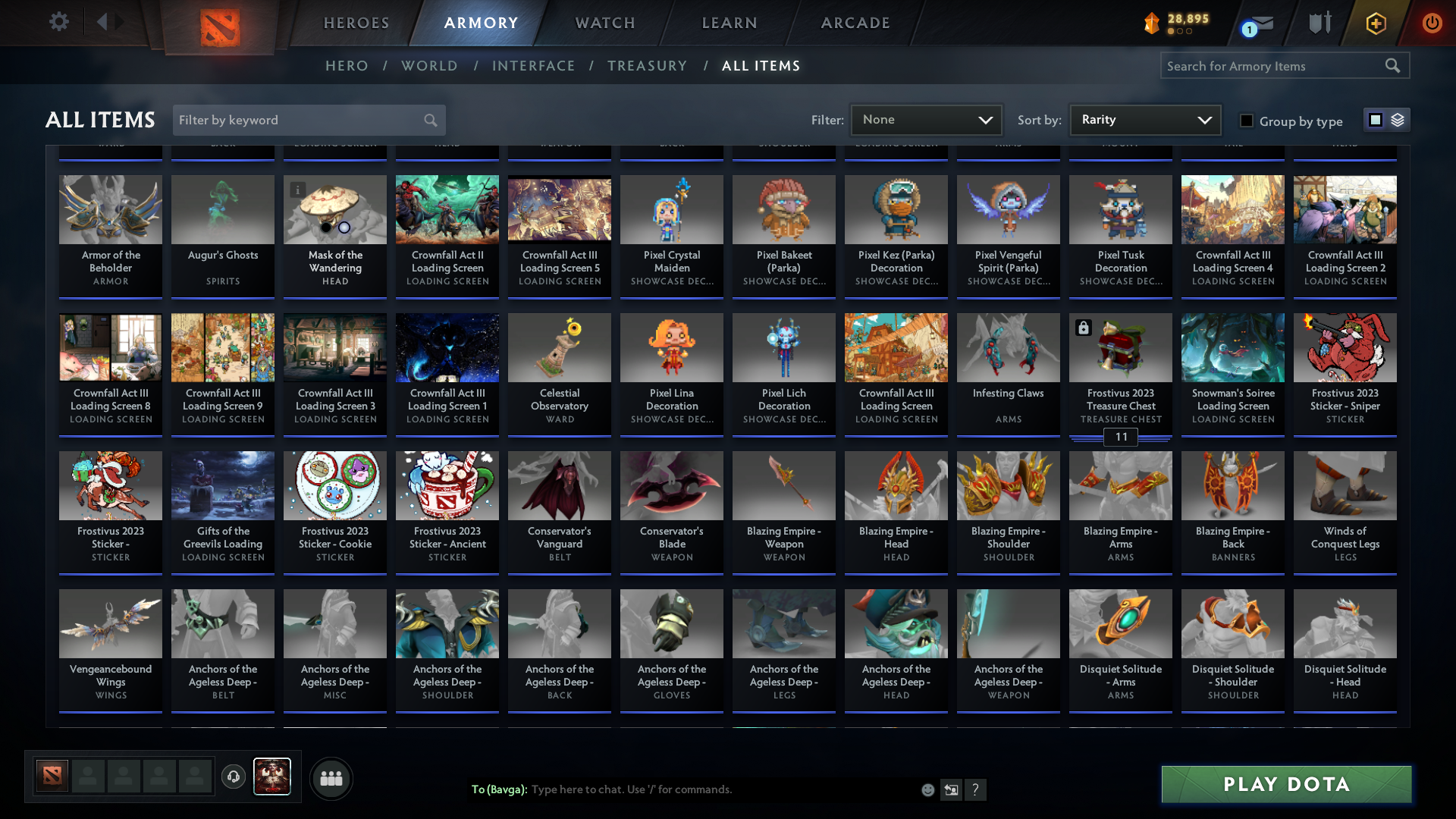Screen dimensions: 1456x819
Task: Open the ARCADE page
Action: click(x=855, y=23)
